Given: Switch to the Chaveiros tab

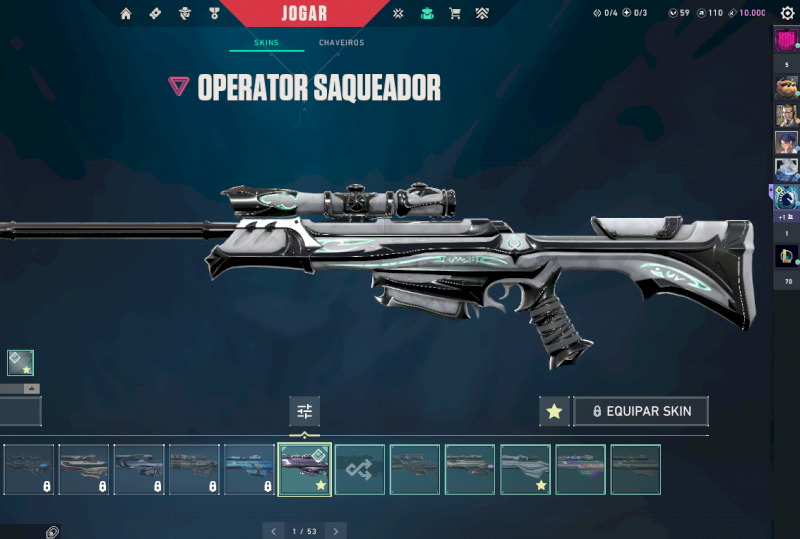Looking at the screenshot, I should click(341, 43).
